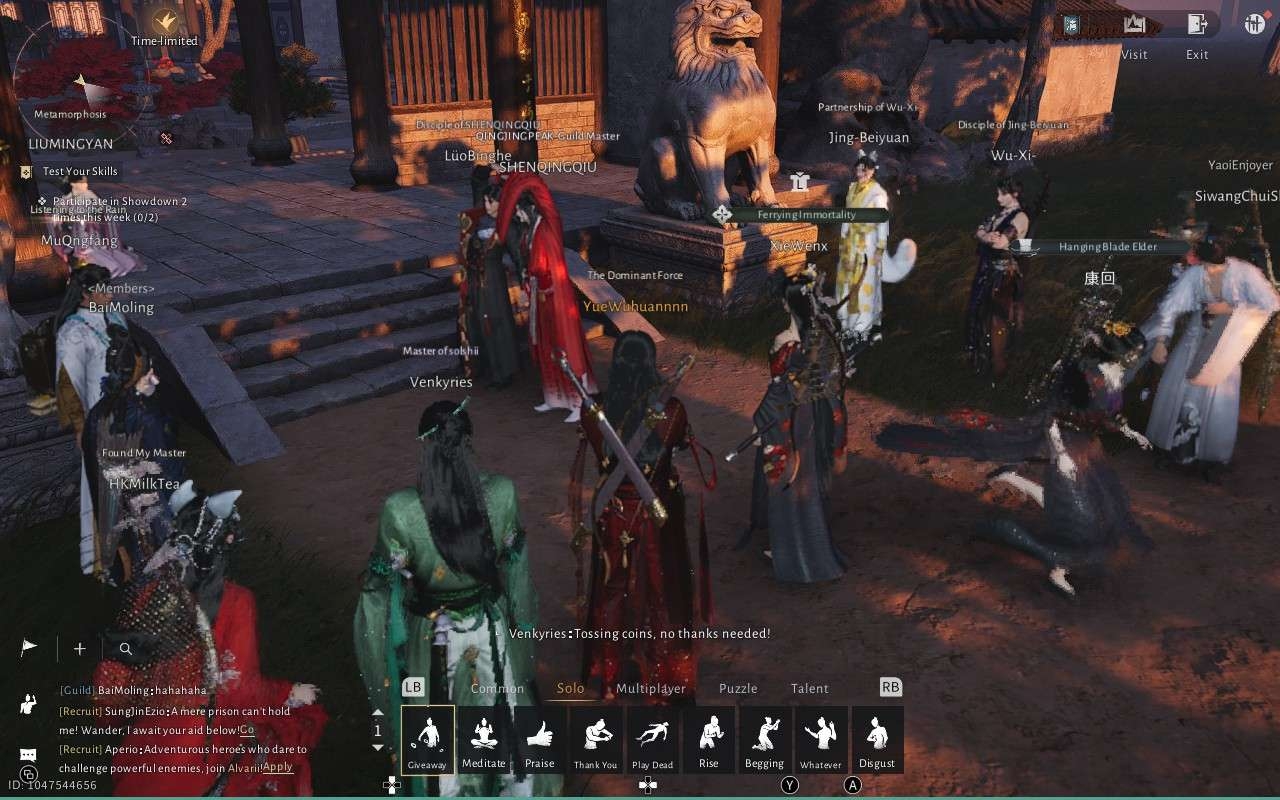Open the Visit option
The height and width of the screenshot is (800, 1280).
[x=1134, y=25]
